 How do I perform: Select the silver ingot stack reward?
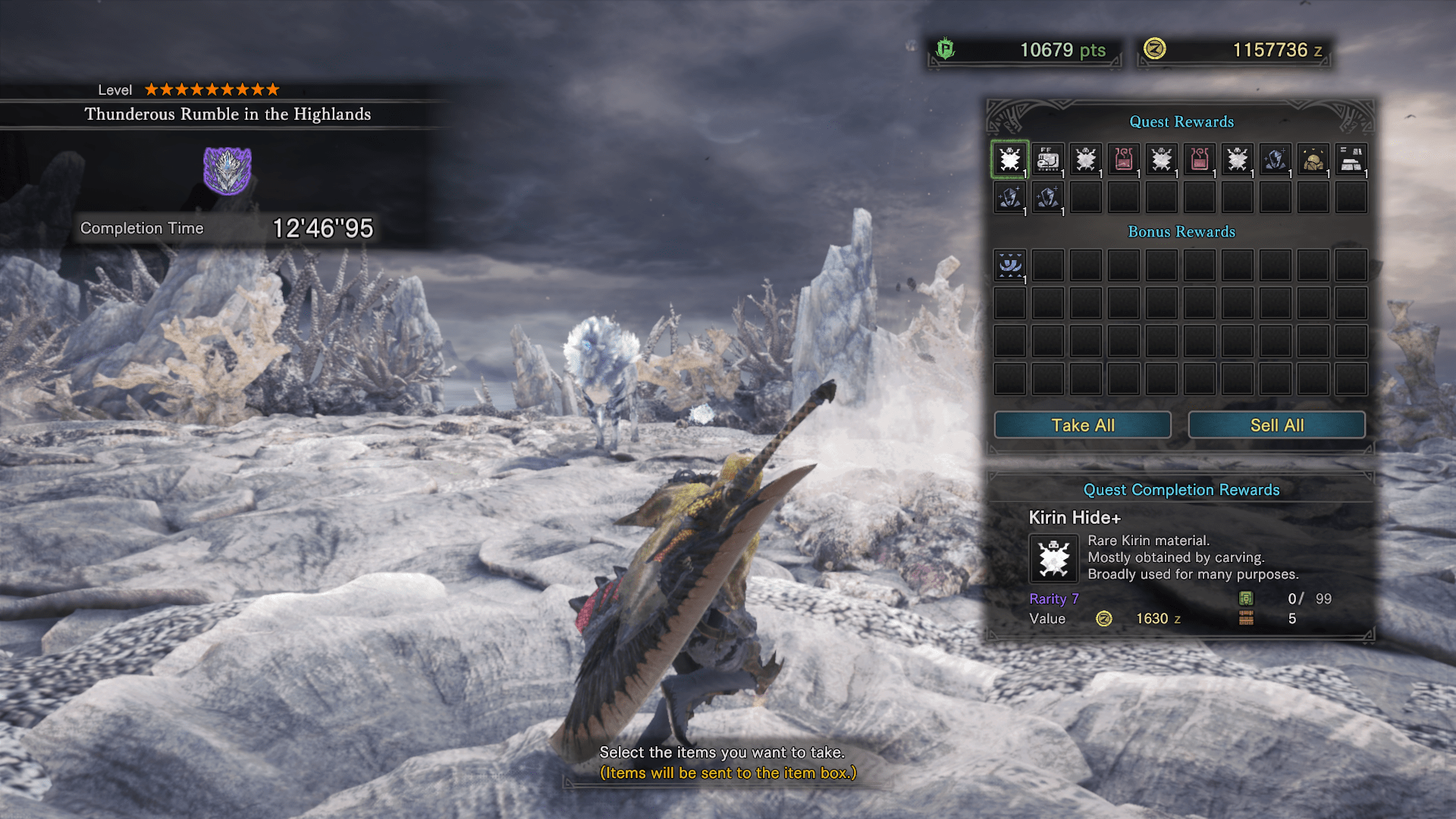1351,159
